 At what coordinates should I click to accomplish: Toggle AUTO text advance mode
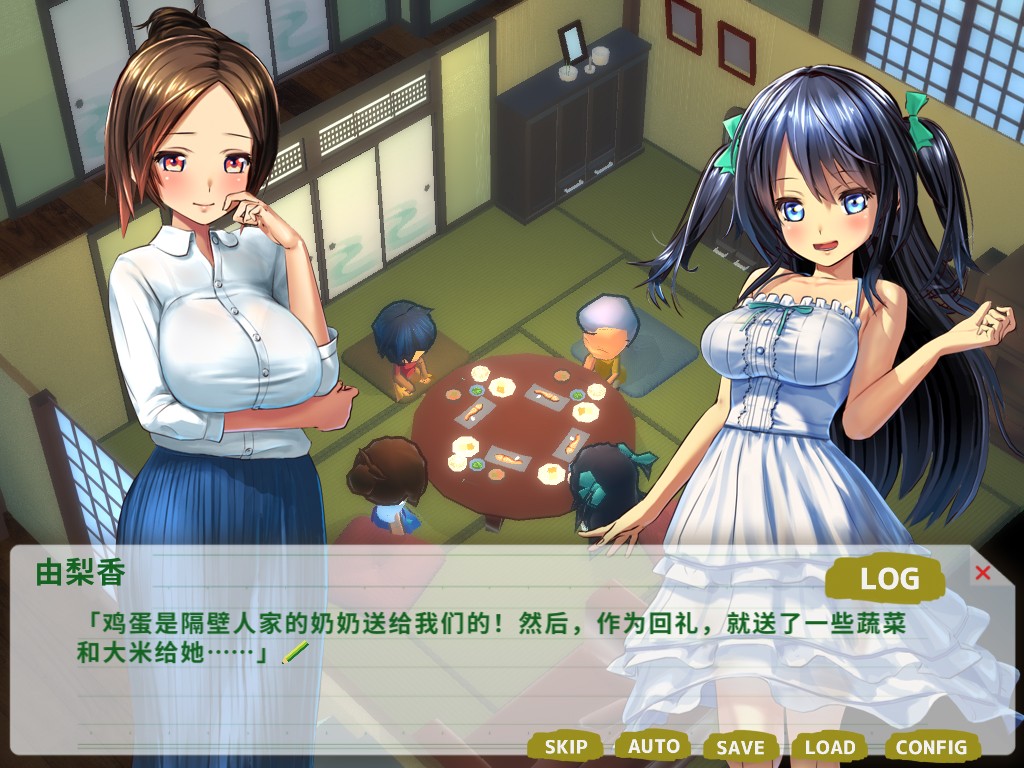[653, 746]
